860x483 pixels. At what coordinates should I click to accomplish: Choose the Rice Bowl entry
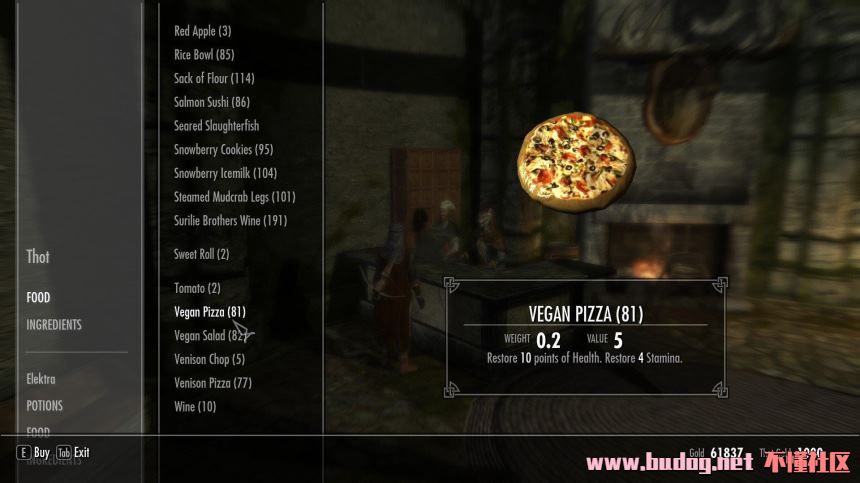point(204,55)
